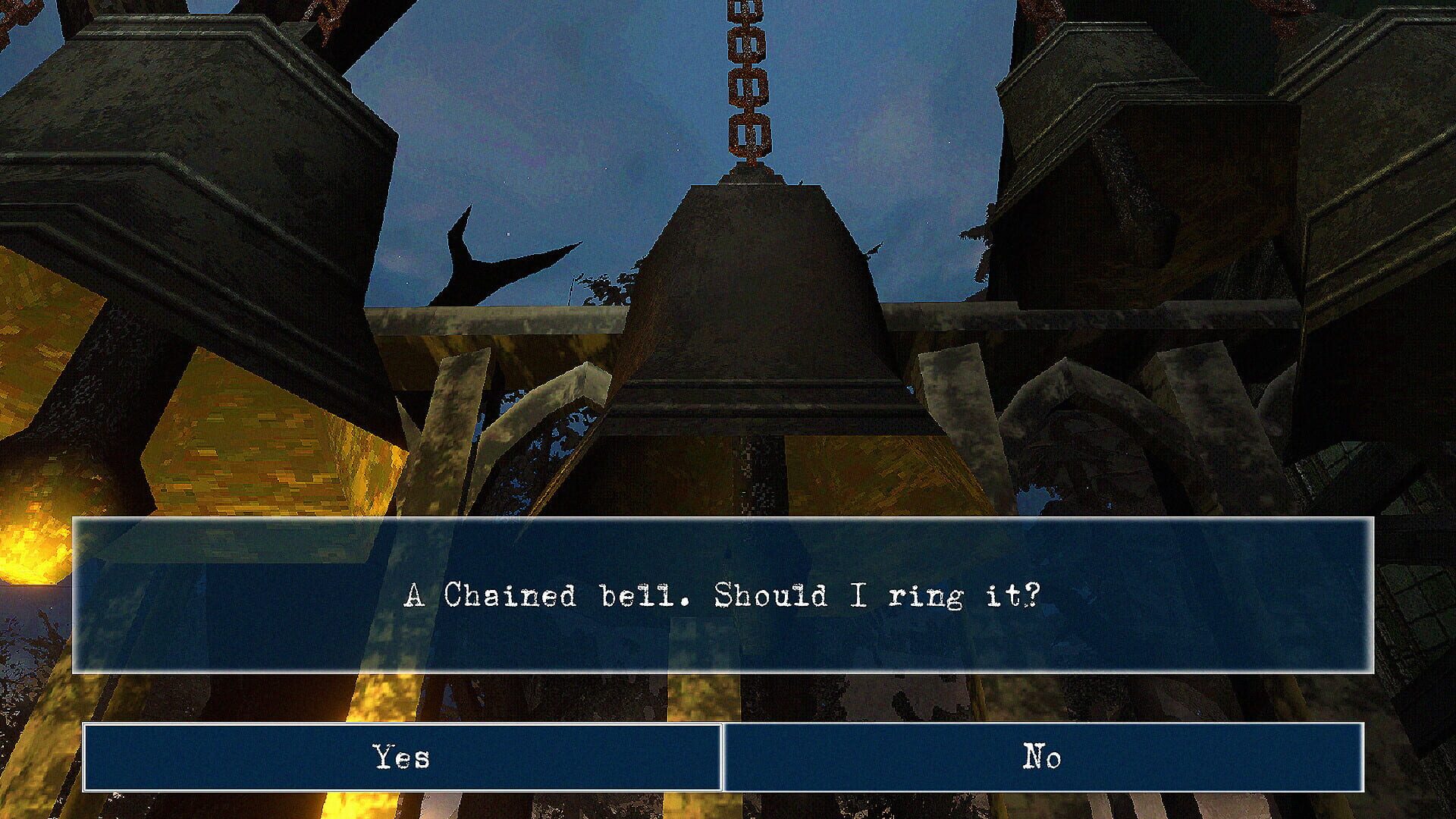Select the No option to decline
This screenshot has width=1456, height=819.
coord(1050,755)
